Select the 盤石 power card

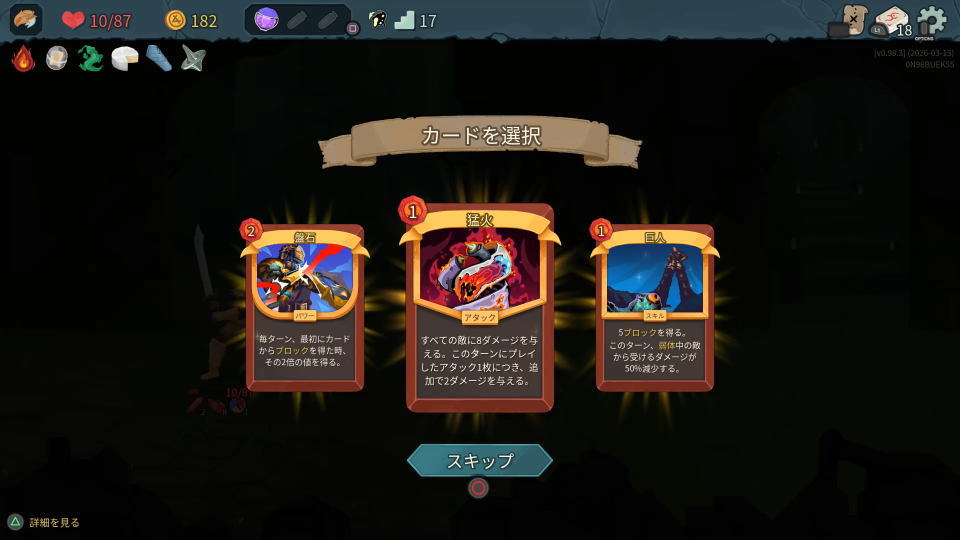coord(304,307)
